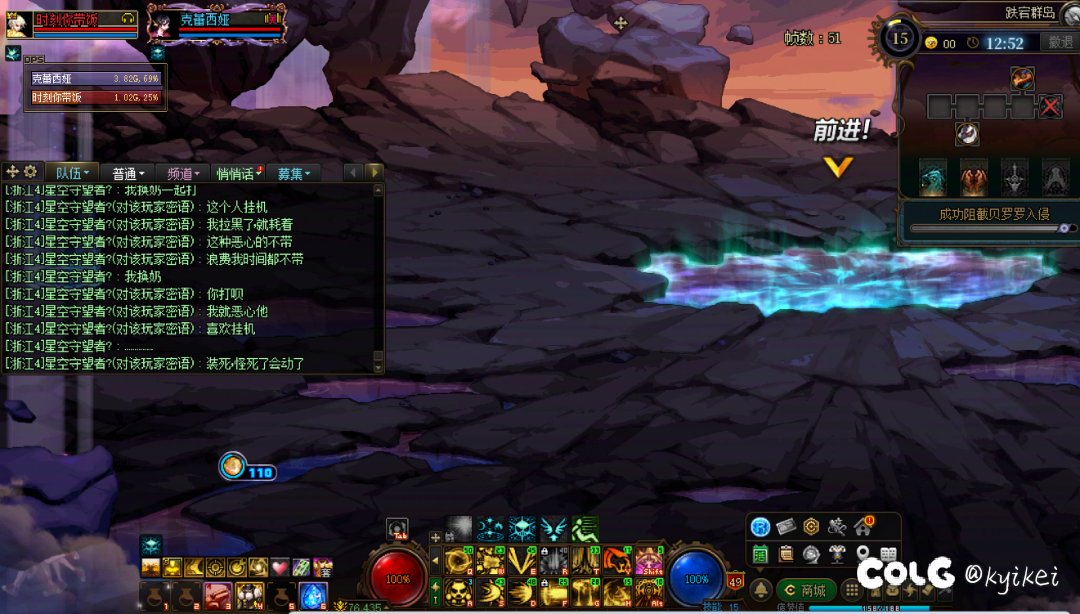Use the red consumable in slot 3
The image size is (1080, 614).
217,595
